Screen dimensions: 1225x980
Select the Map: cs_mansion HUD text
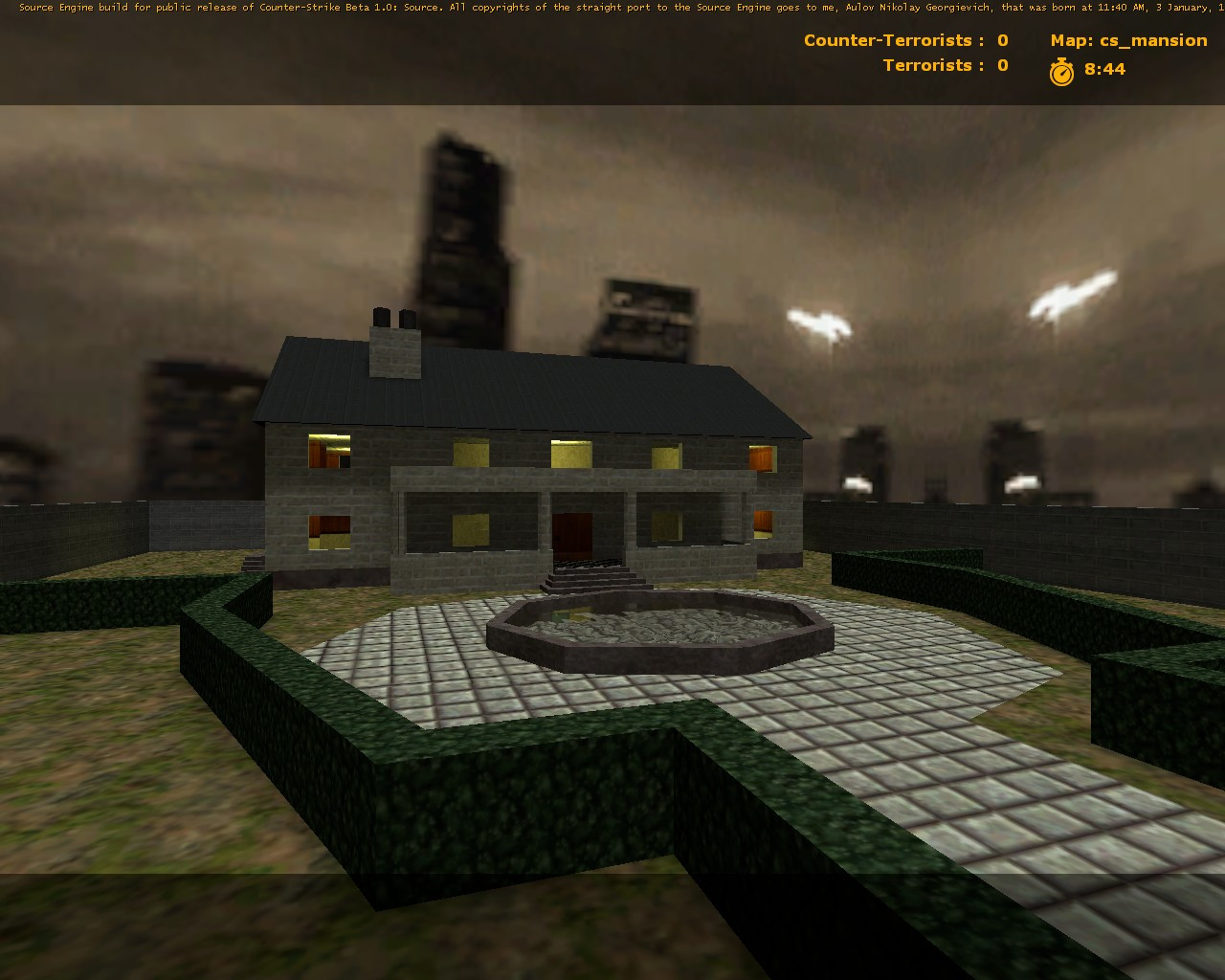click(x=1129, y=40)
